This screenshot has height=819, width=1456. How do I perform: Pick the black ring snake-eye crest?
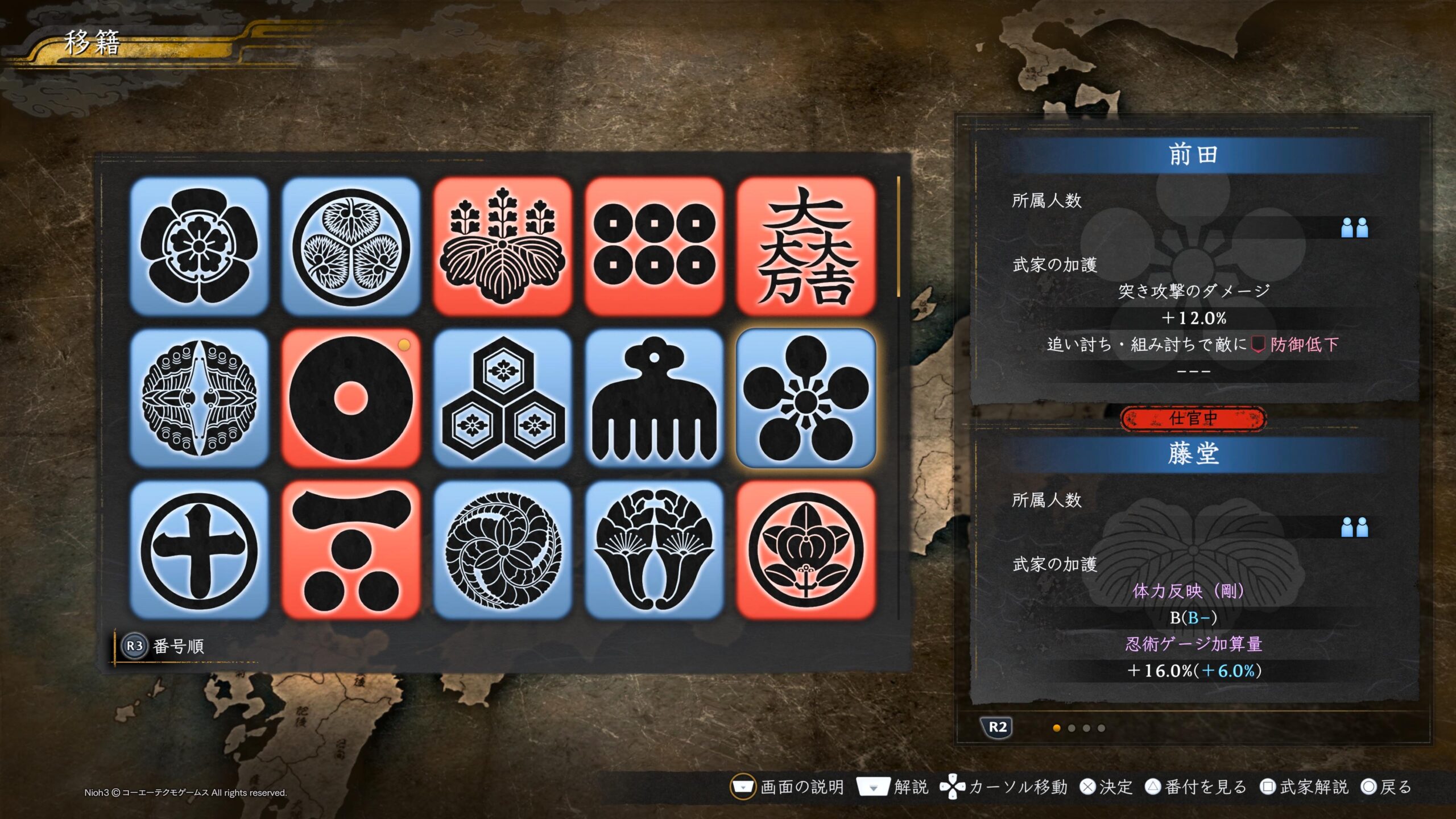[351, 398]
